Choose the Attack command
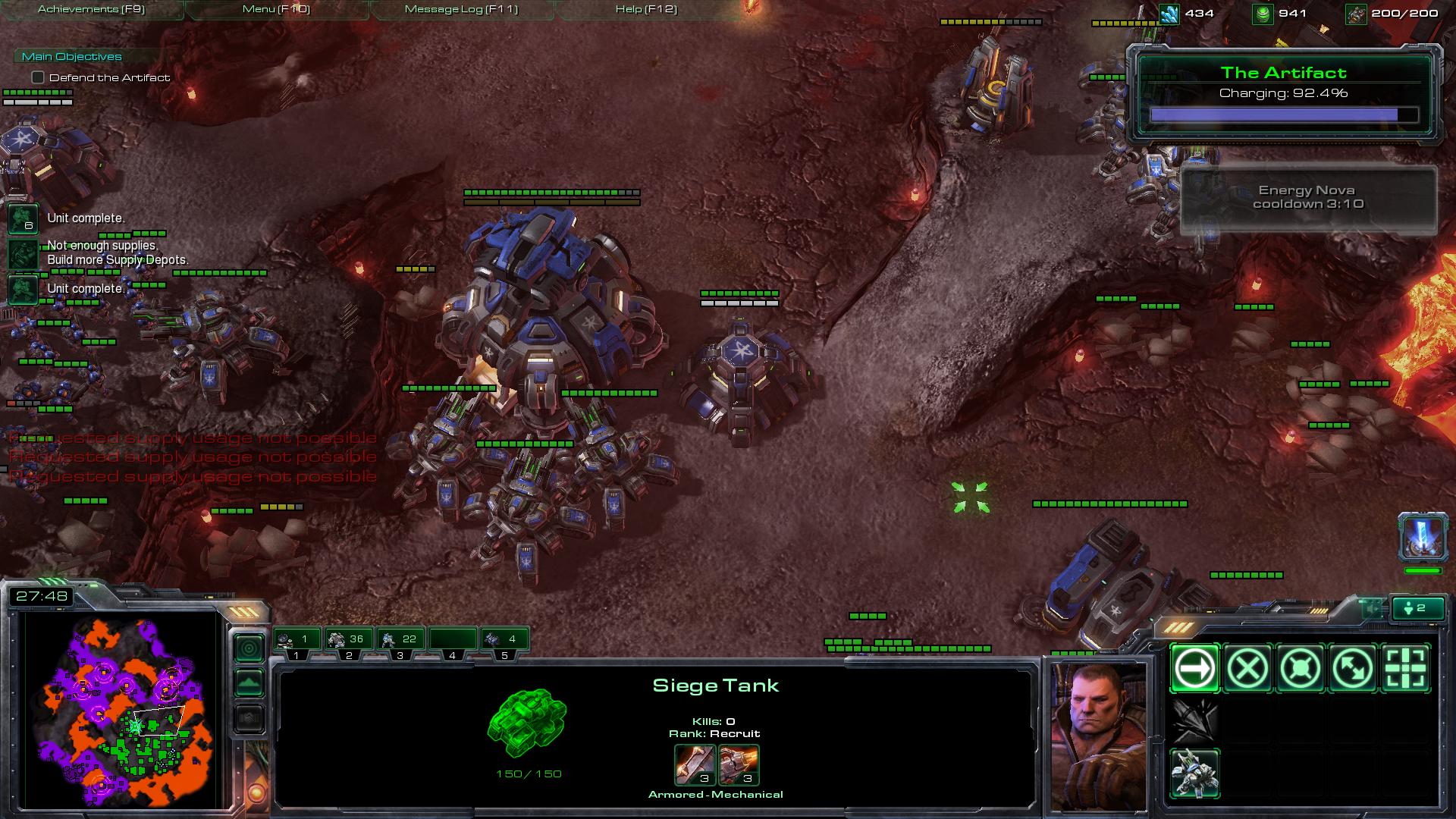Viewport: 1456px width, 819px height. 1406,668
